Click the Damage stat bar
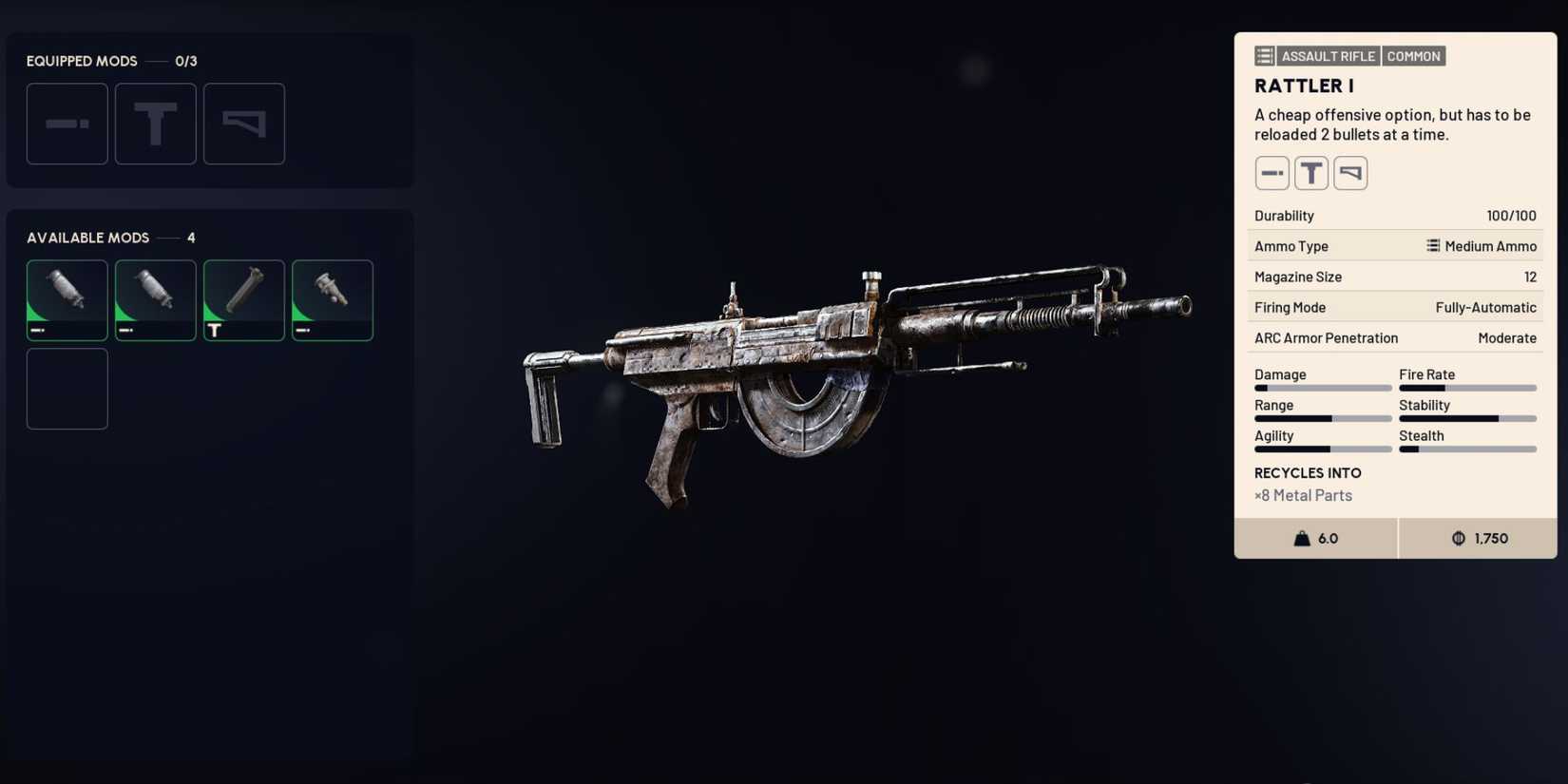Viewport: 1568px width, 784px height. point(1322,388)
